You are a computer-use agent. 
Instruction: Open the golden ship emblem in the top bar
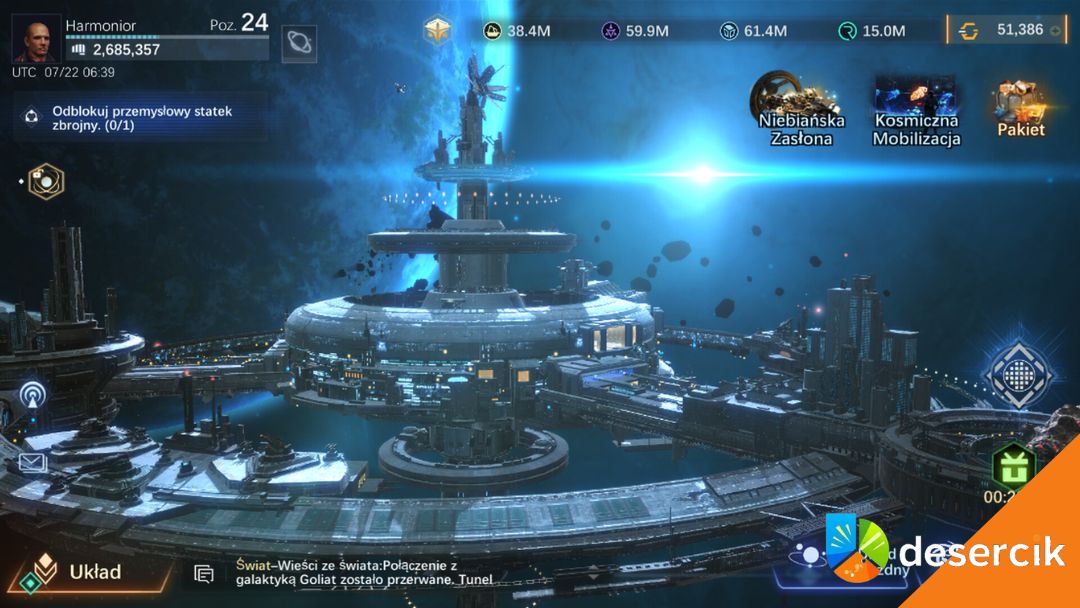437,30
